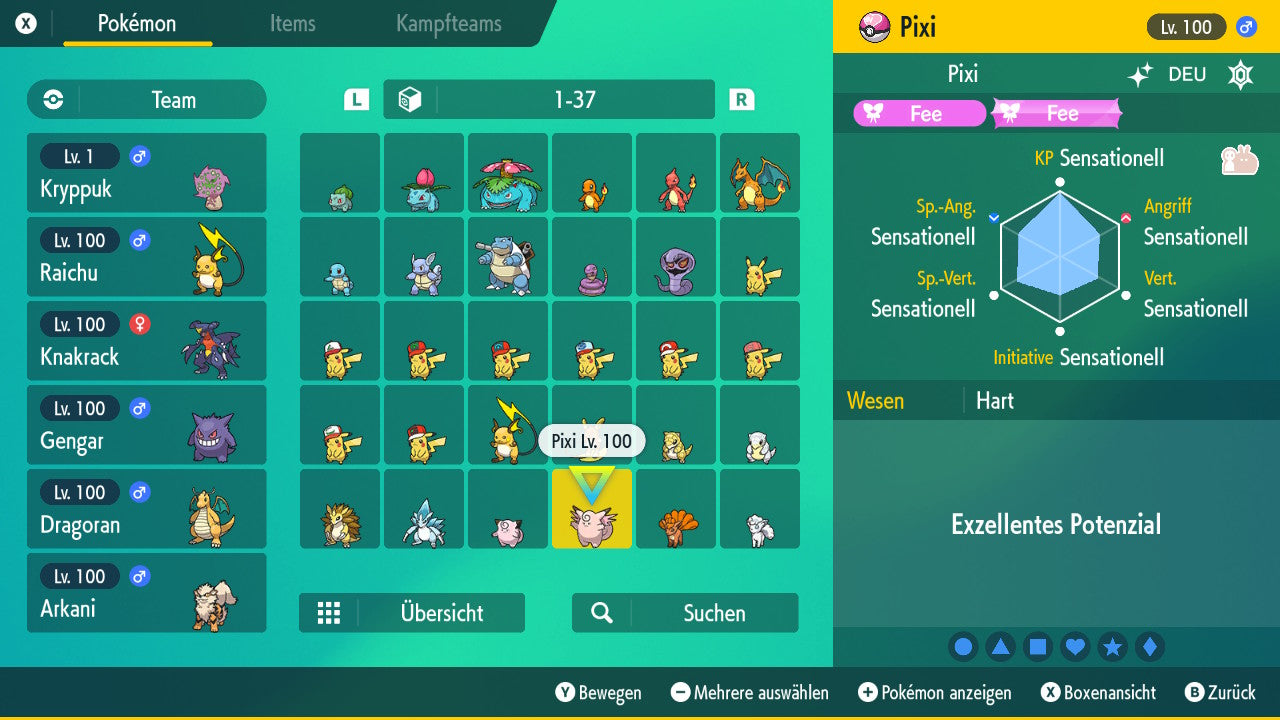Click the origin mark icon next to DEU

[x=1239, y=74]
